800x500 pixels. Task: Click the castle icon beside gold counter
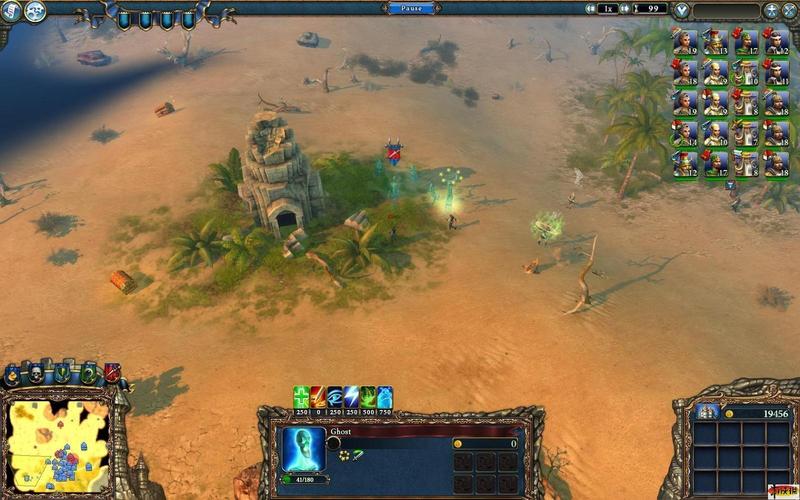tap(707, 413)
